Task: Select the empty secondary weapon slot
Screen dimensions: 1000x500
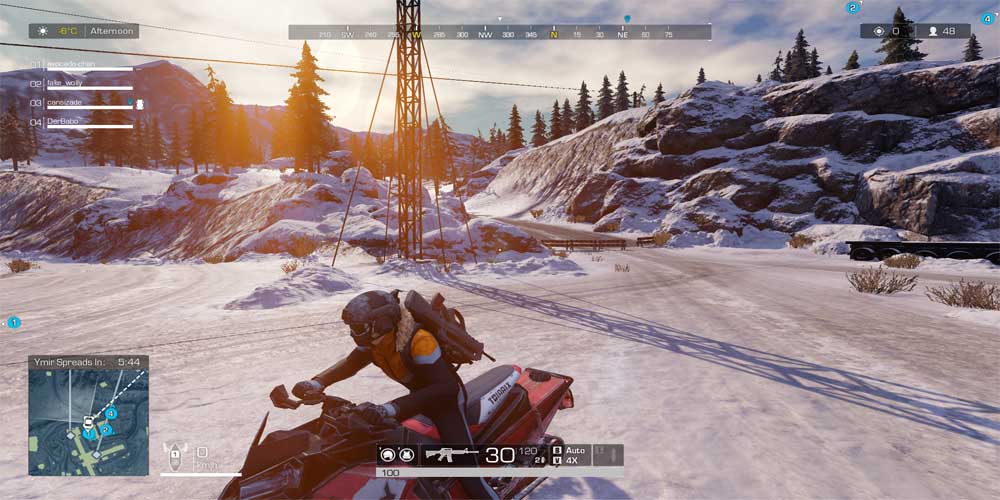Action: coord(608,455)
